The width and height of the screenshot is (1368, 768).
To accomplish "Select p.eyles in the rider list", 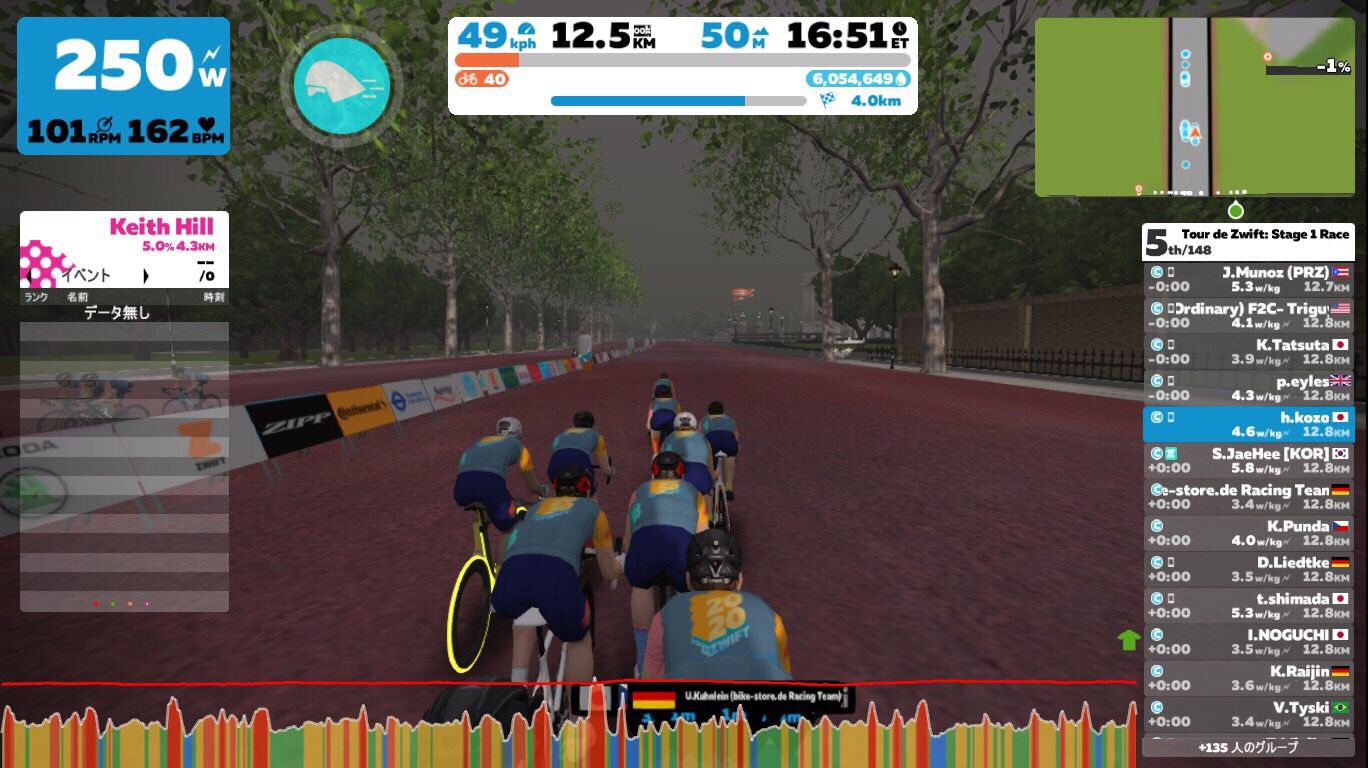I will 1248,388.
